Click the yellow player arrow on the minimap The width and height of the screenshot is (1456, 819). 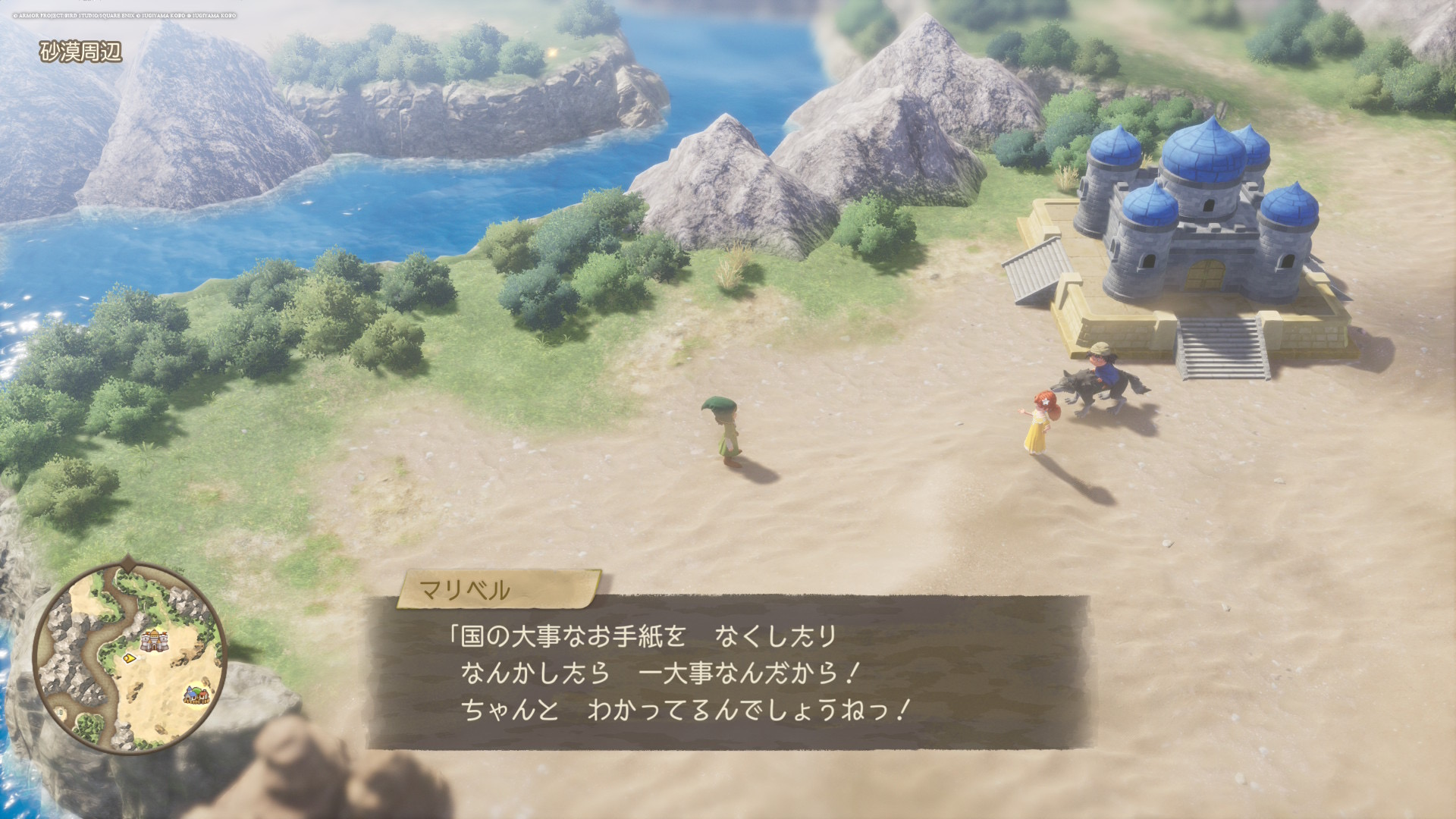click(x=130, y=658)
